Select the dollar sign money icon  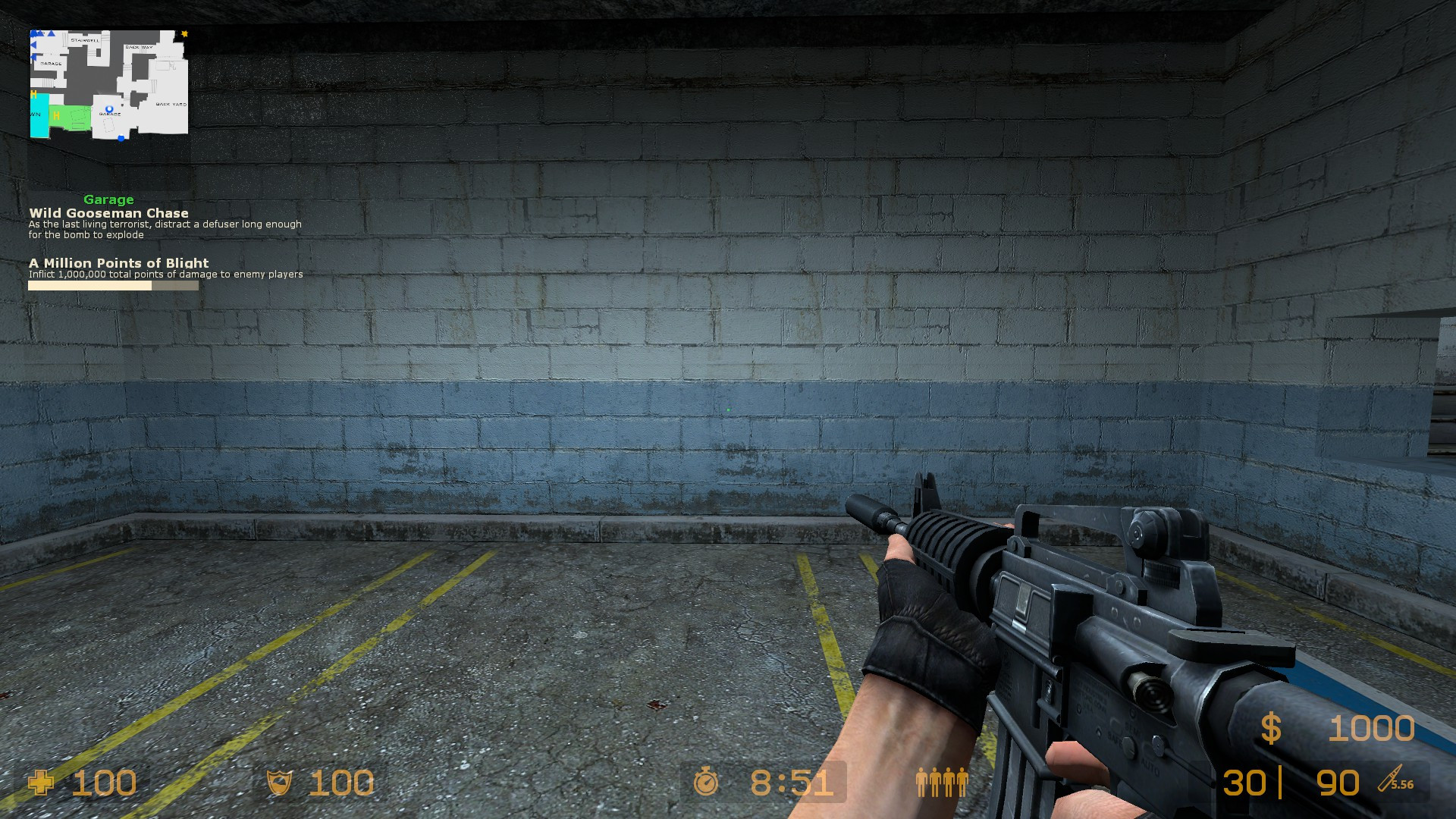1271,728
